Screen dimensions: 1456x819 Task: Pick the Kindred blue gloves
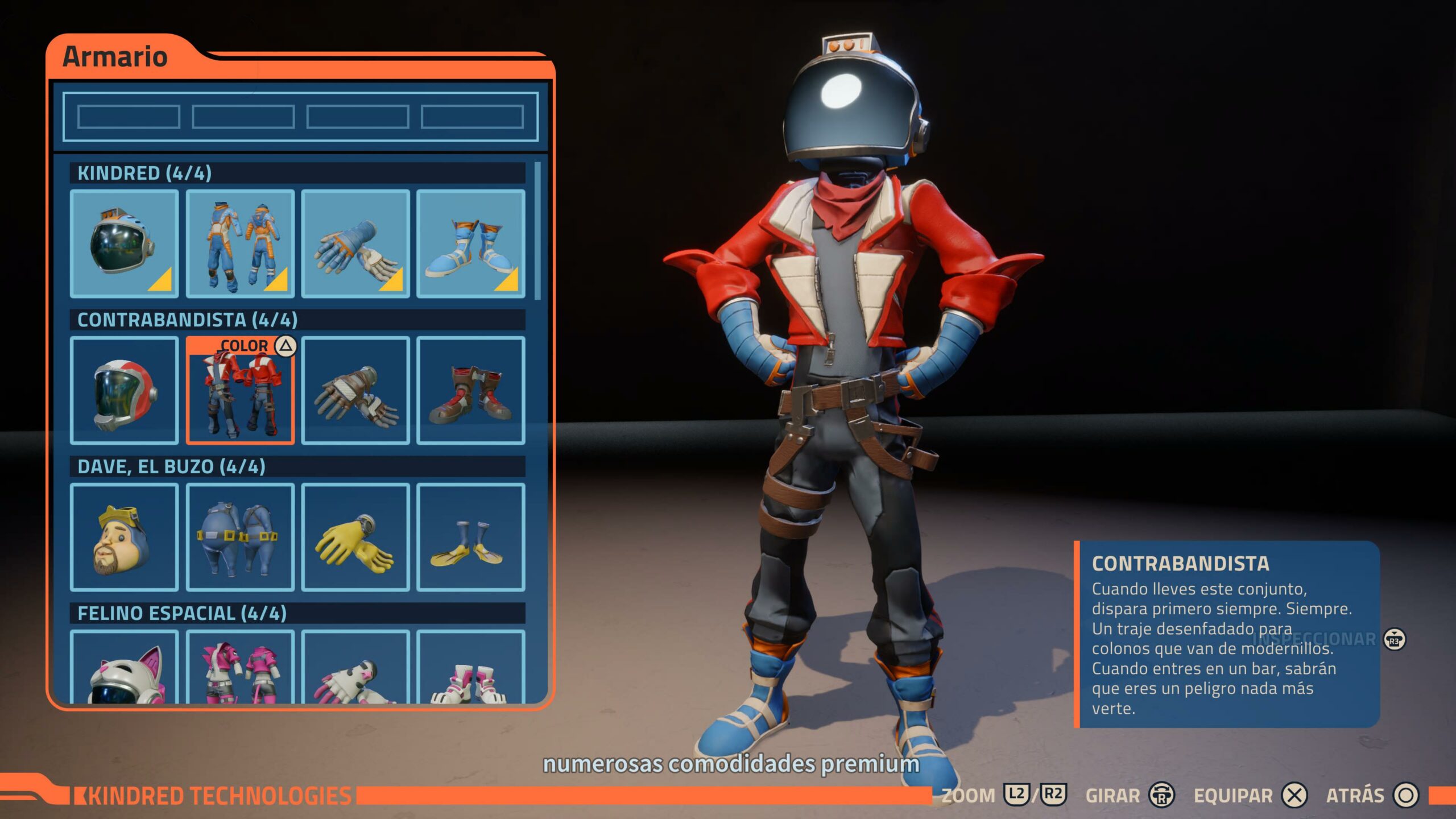click(x=355, y=243)
